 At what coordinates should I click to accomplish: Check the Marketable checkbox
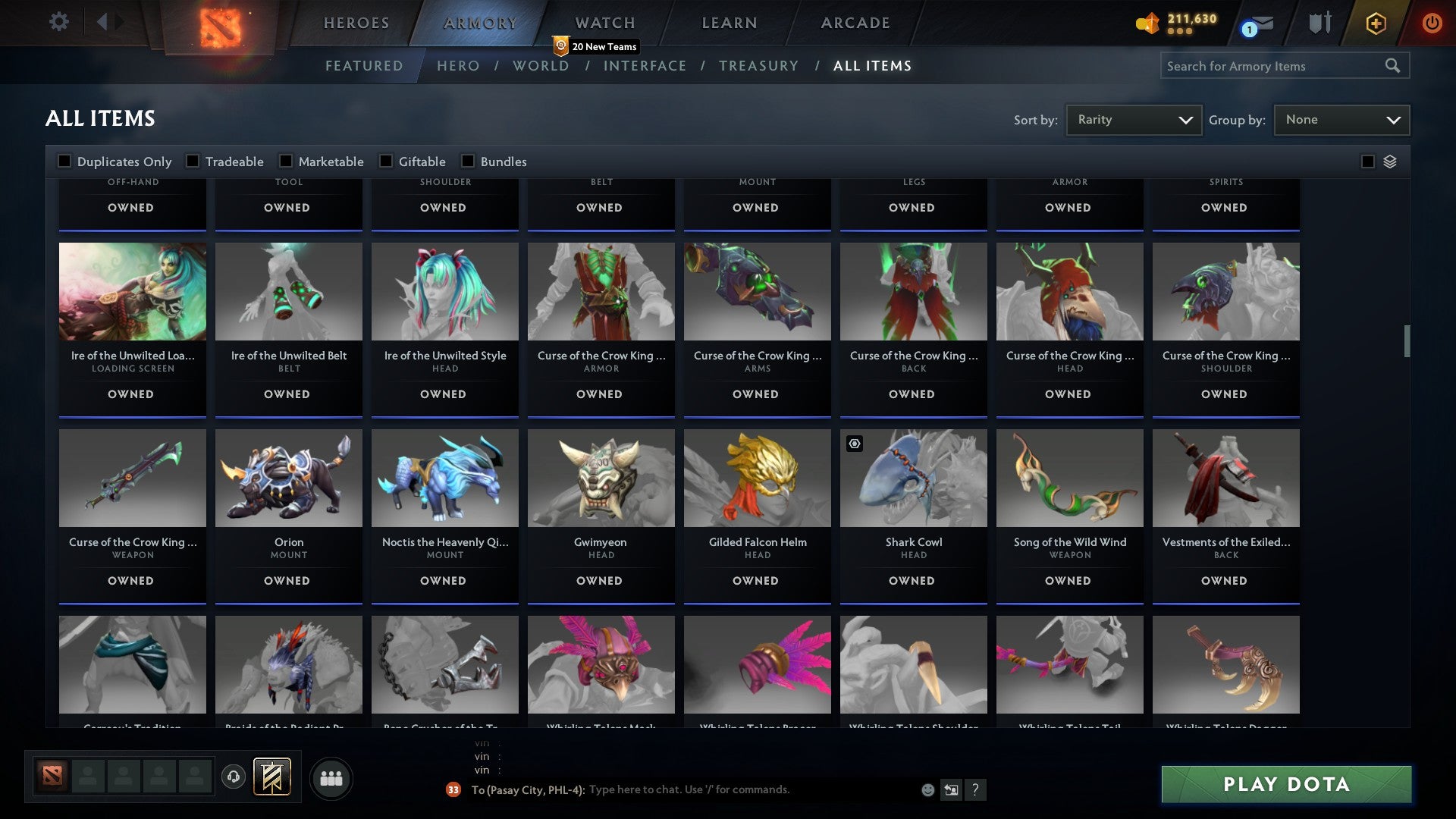tap(285, 161)
